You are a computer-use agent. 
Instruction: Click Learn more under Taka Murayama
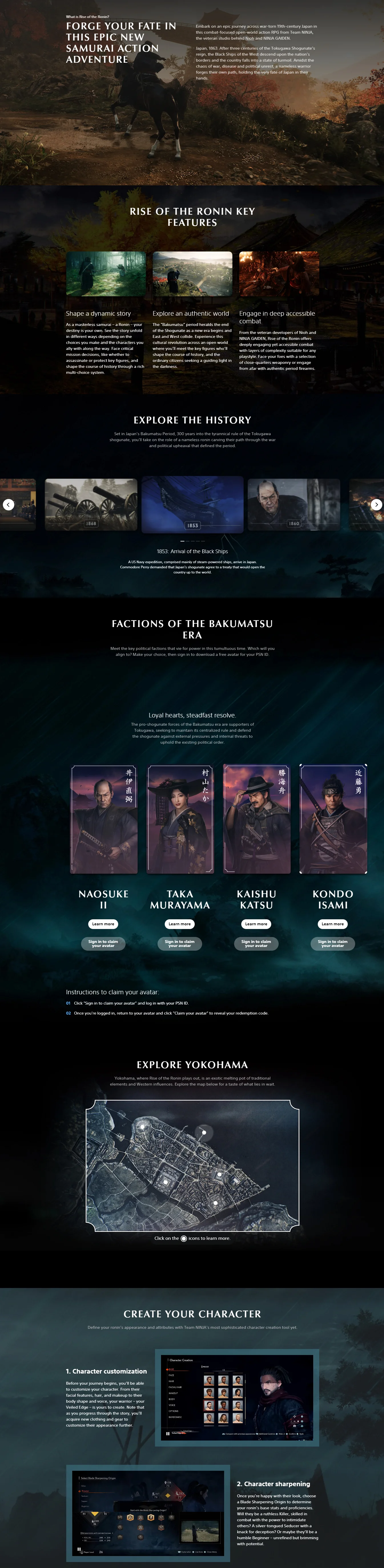[x=180, y=924]
